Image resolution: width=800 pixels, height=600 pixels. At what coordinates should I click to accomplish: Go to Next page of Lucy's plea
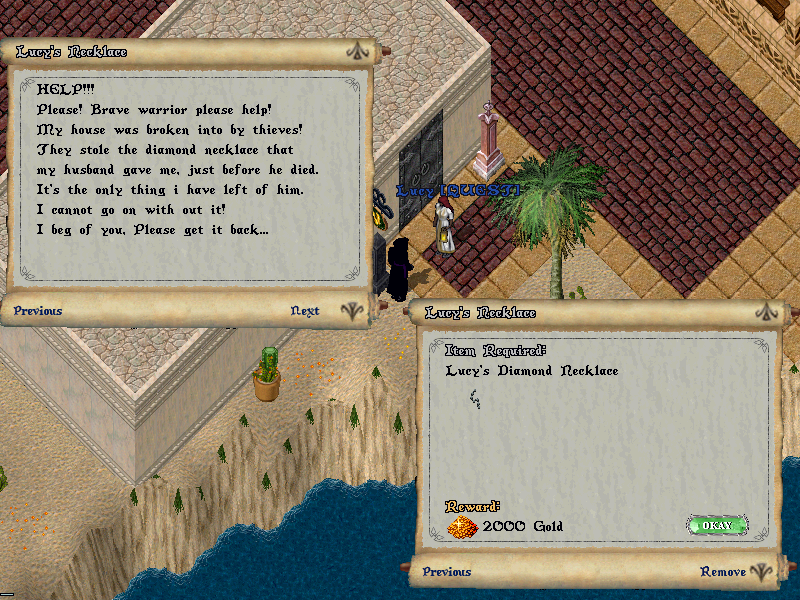tap(305, 311)
